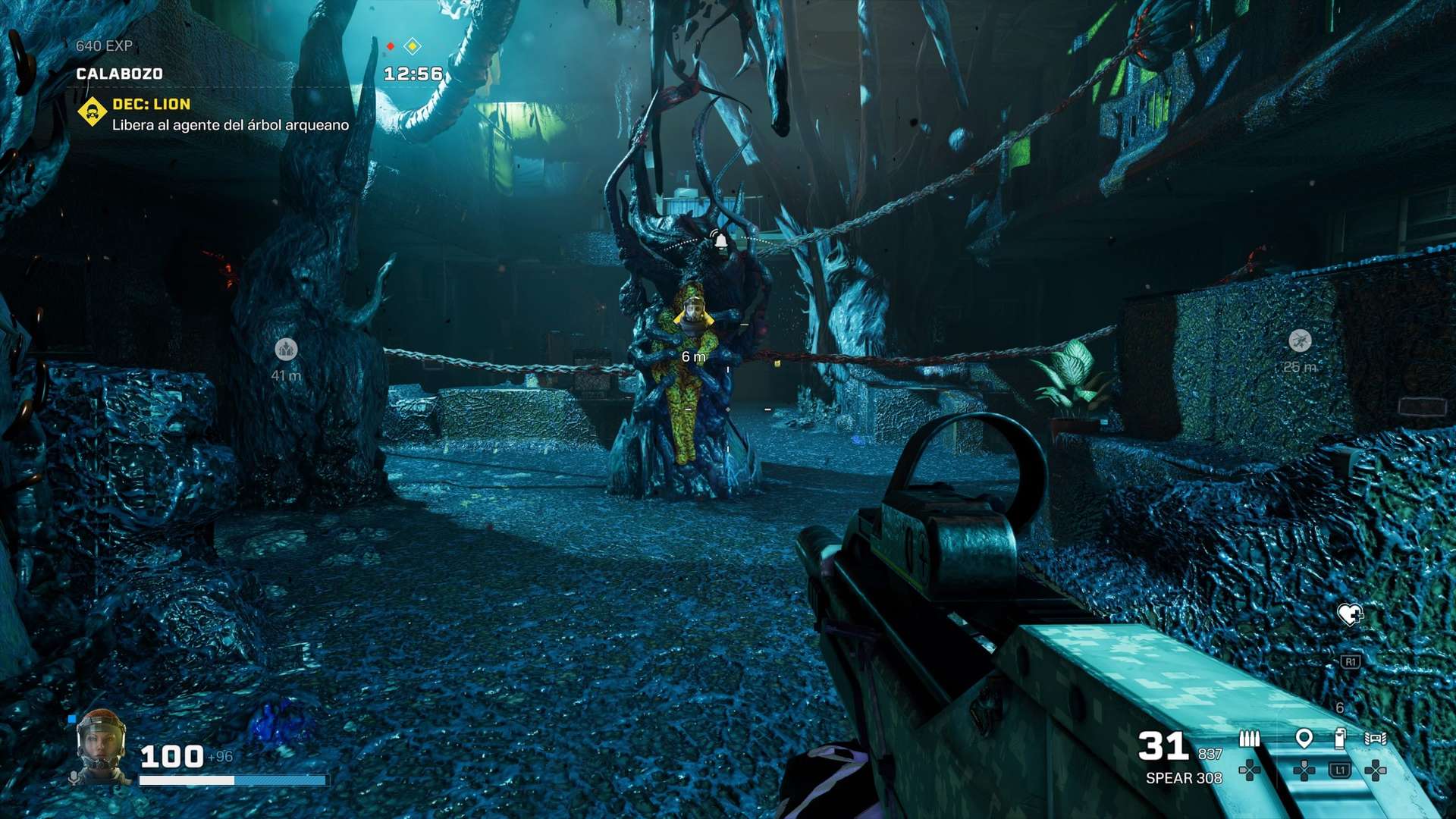Select the waypoint marker at 25 m
Viewport: 1456px width, 819px height.
point(1300,340)
